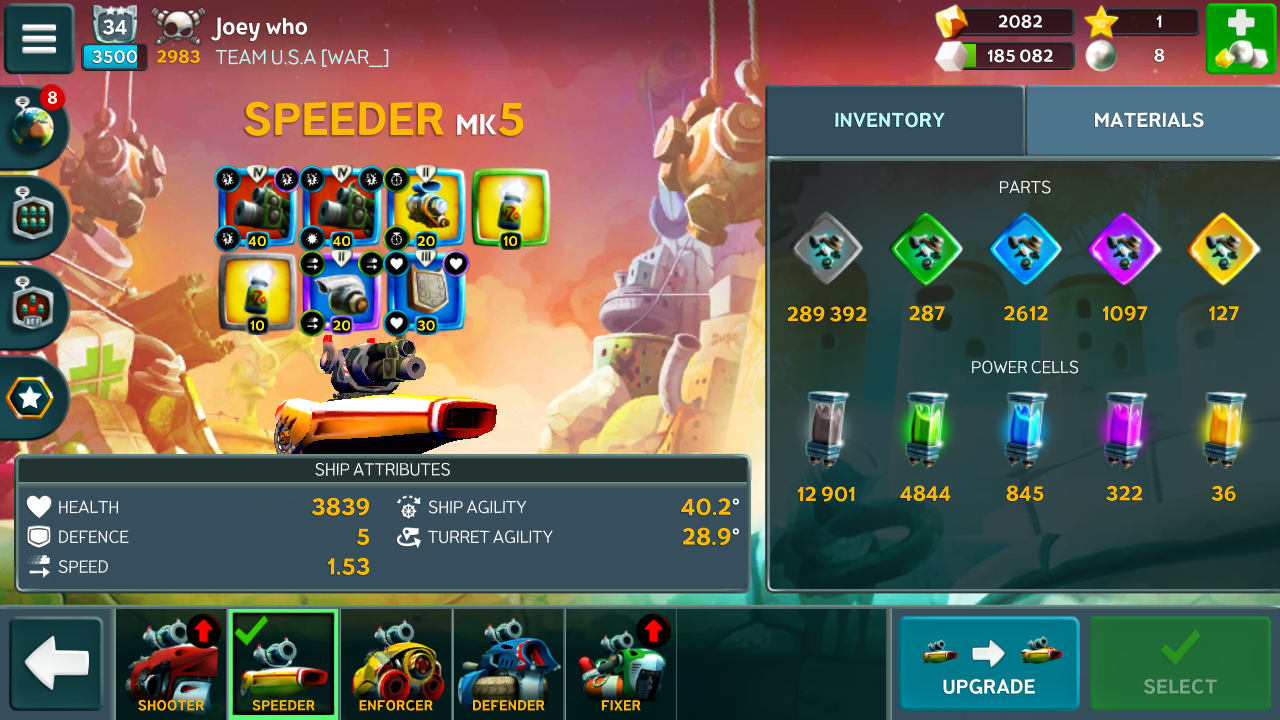Open the hamburger main menu
This screenshot has height=720, width=1280.
coord(39,39)
